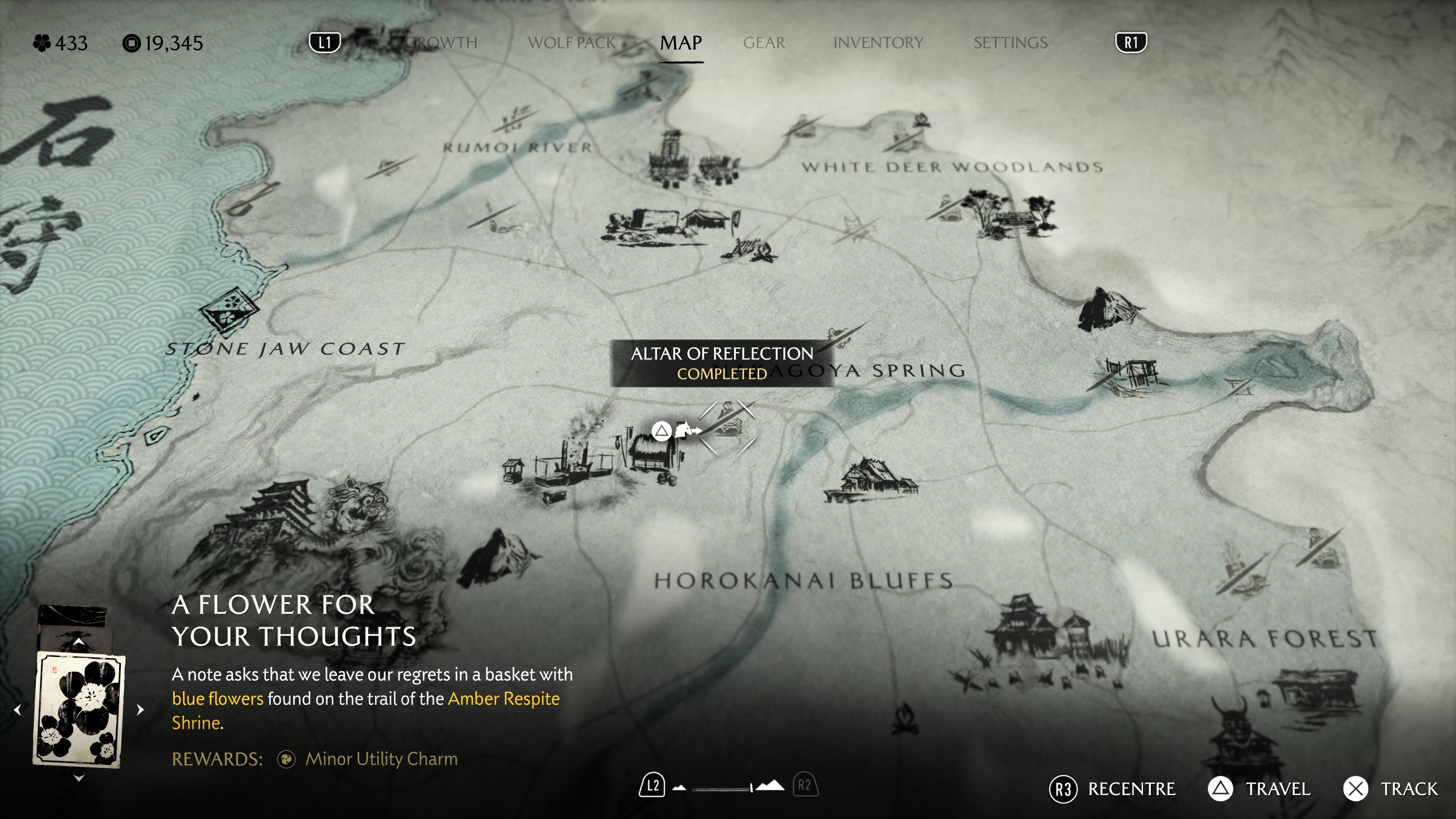Switch to the Gear tab
1456x819 pixels.
point(764,43)
